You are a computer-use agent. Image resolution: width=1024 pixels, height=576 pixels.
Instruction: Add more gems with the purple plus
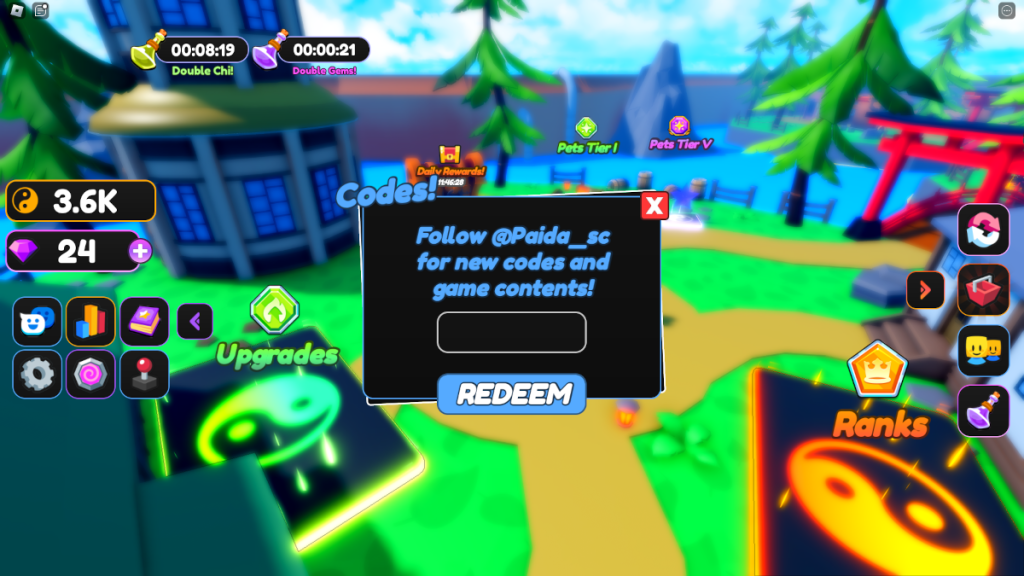pos(140,251)
